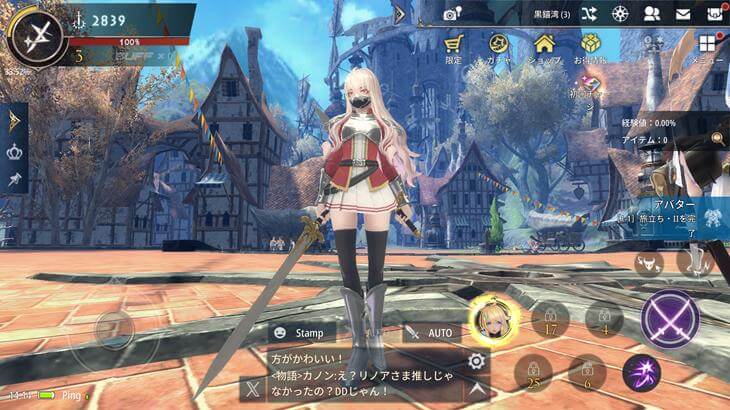Use the crossed swords basic attack
This screenshot has width=730, height=410.
pos(670,319)
